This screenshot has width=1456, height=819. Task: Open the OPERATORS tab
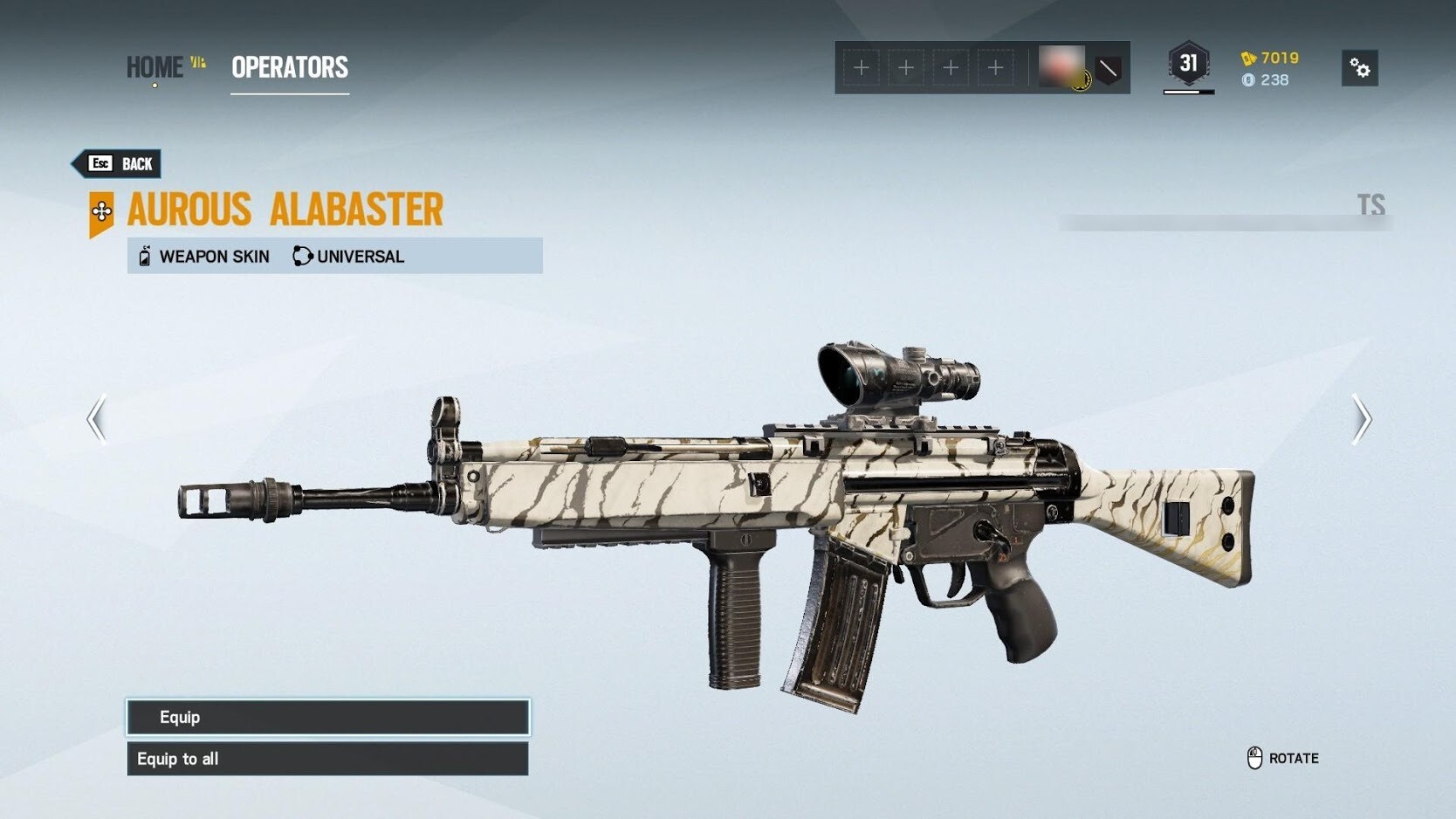pyautogui.click(x=290, y=67)
